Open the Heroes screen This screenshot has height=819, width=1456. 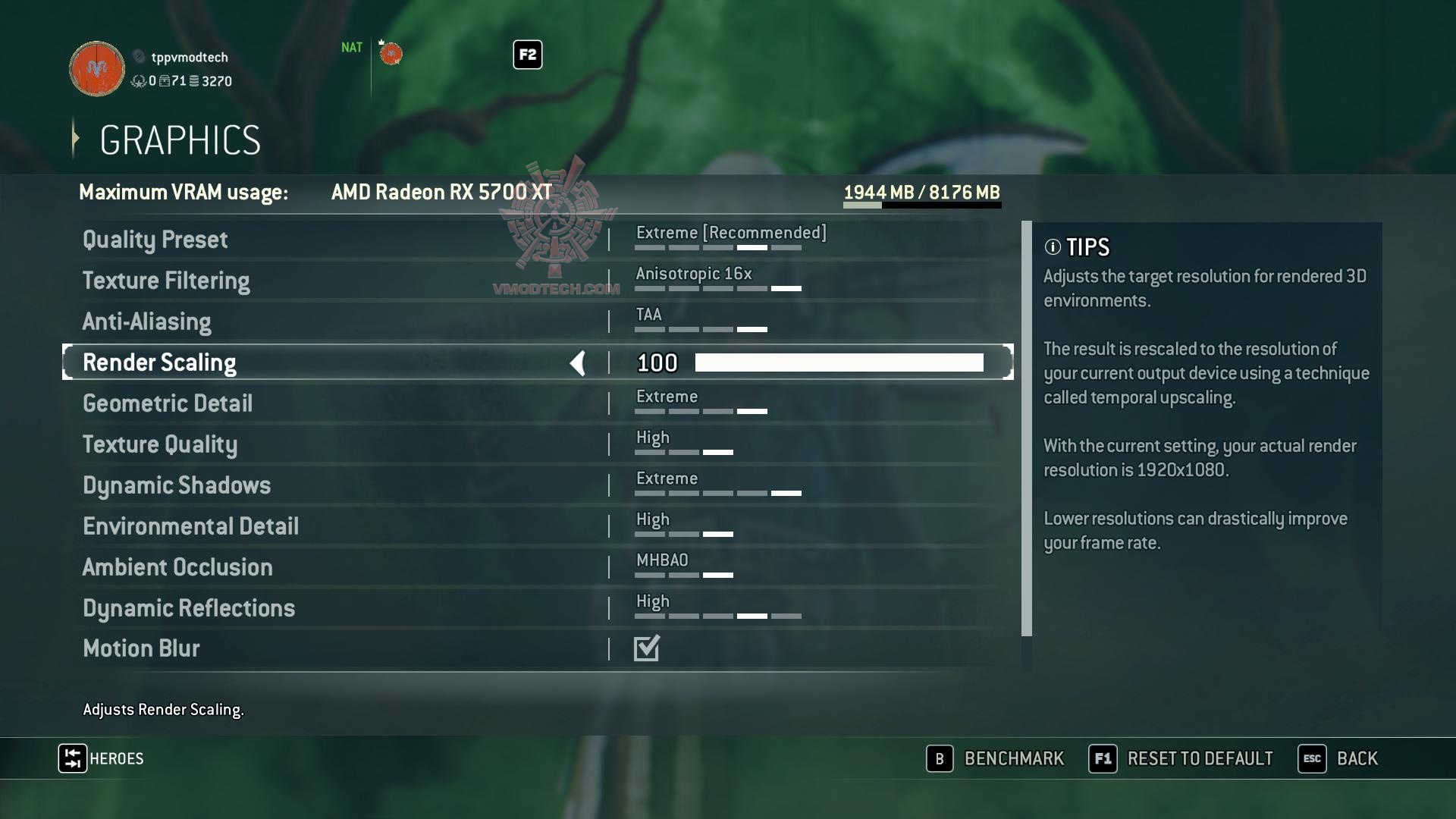click(101, 758)
